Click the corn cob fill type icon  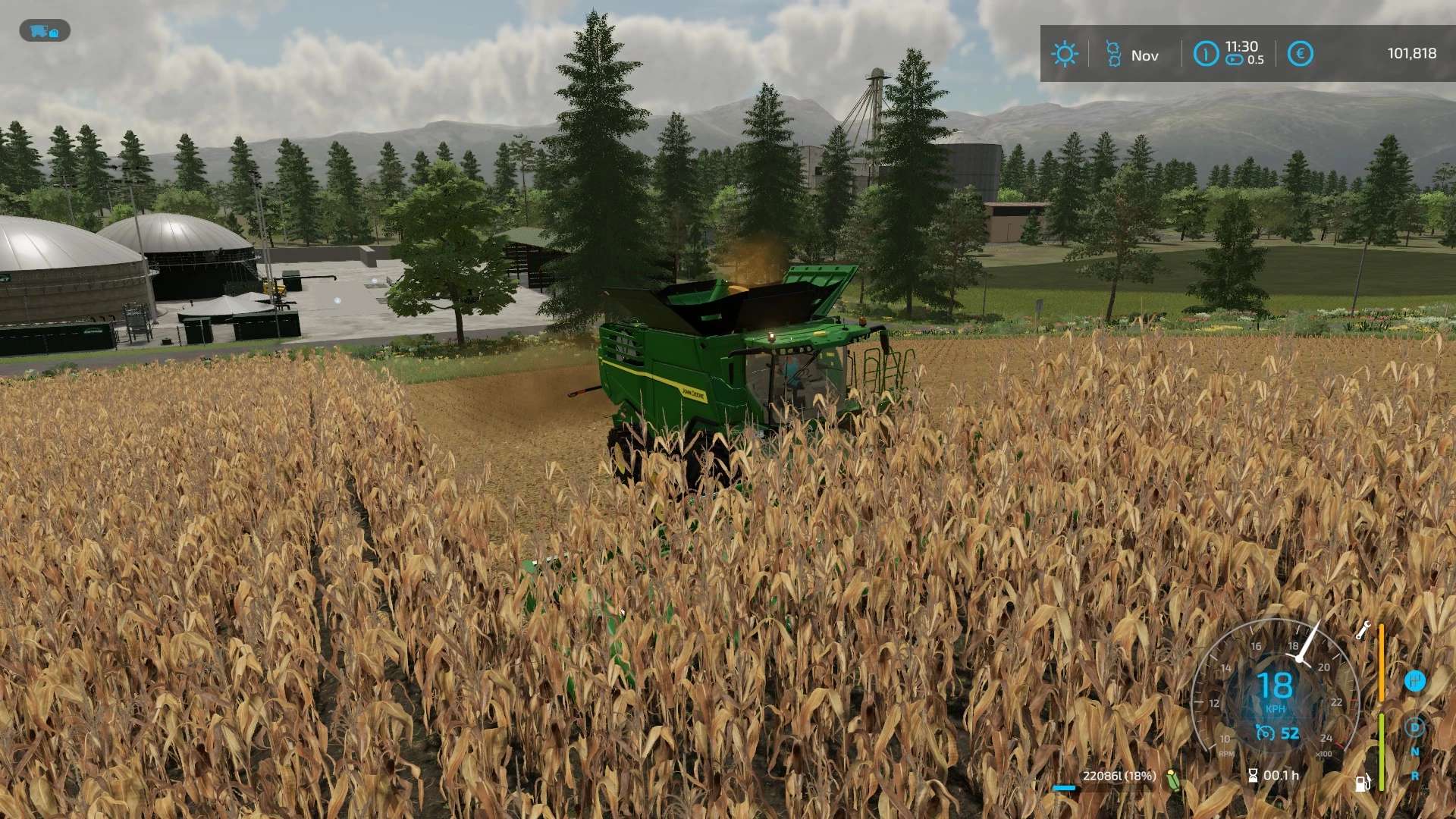(x=1173, y=779)
